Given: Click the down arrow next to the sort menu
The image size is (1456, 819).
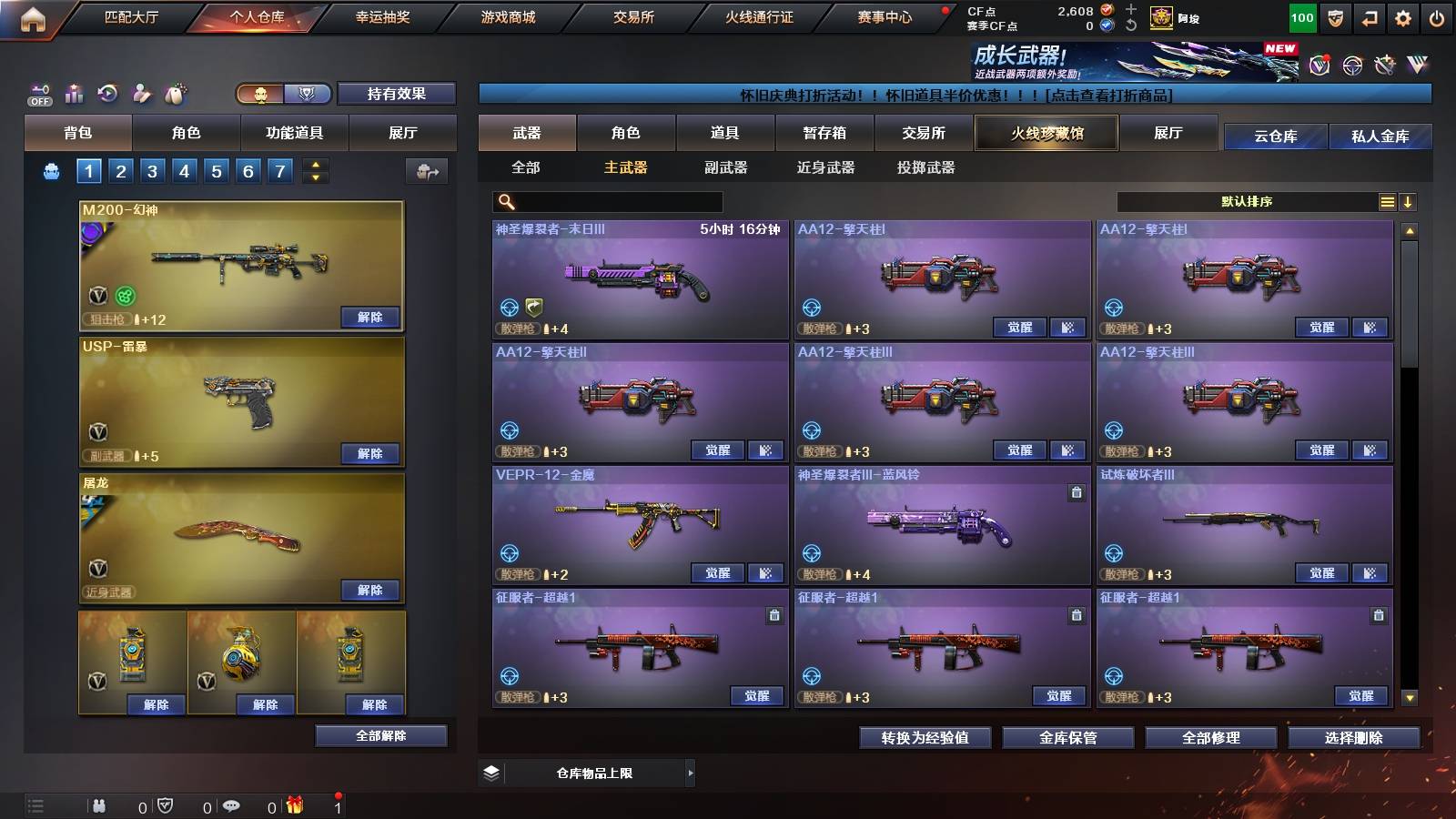Looking at the screenshot, I should point(1410,201).
